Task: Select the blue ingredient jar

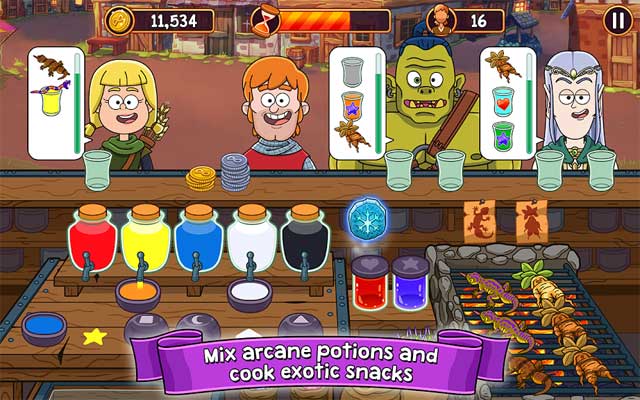Action: (x=410, y=283)
